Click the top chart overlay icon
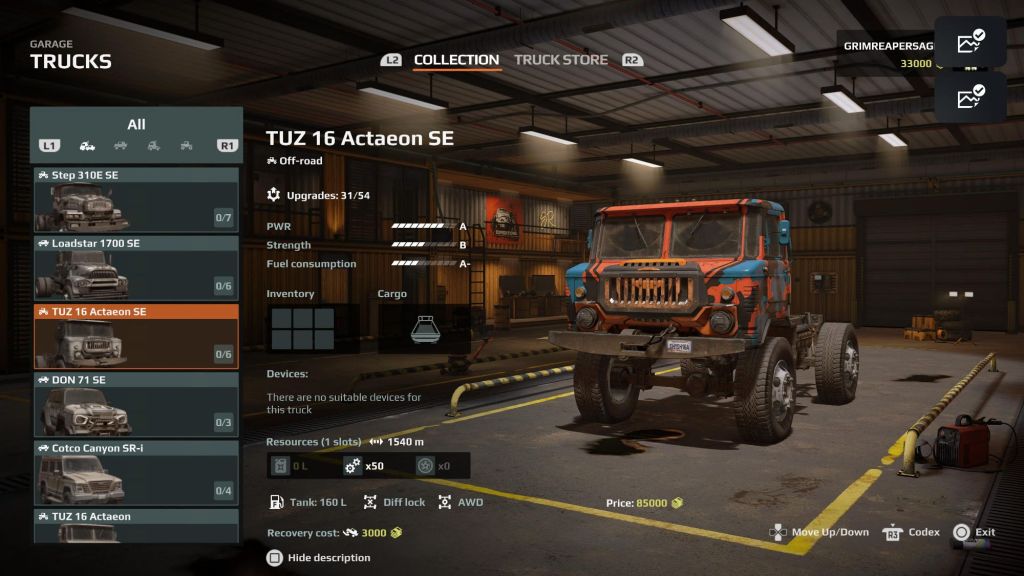 coord(970,43)
